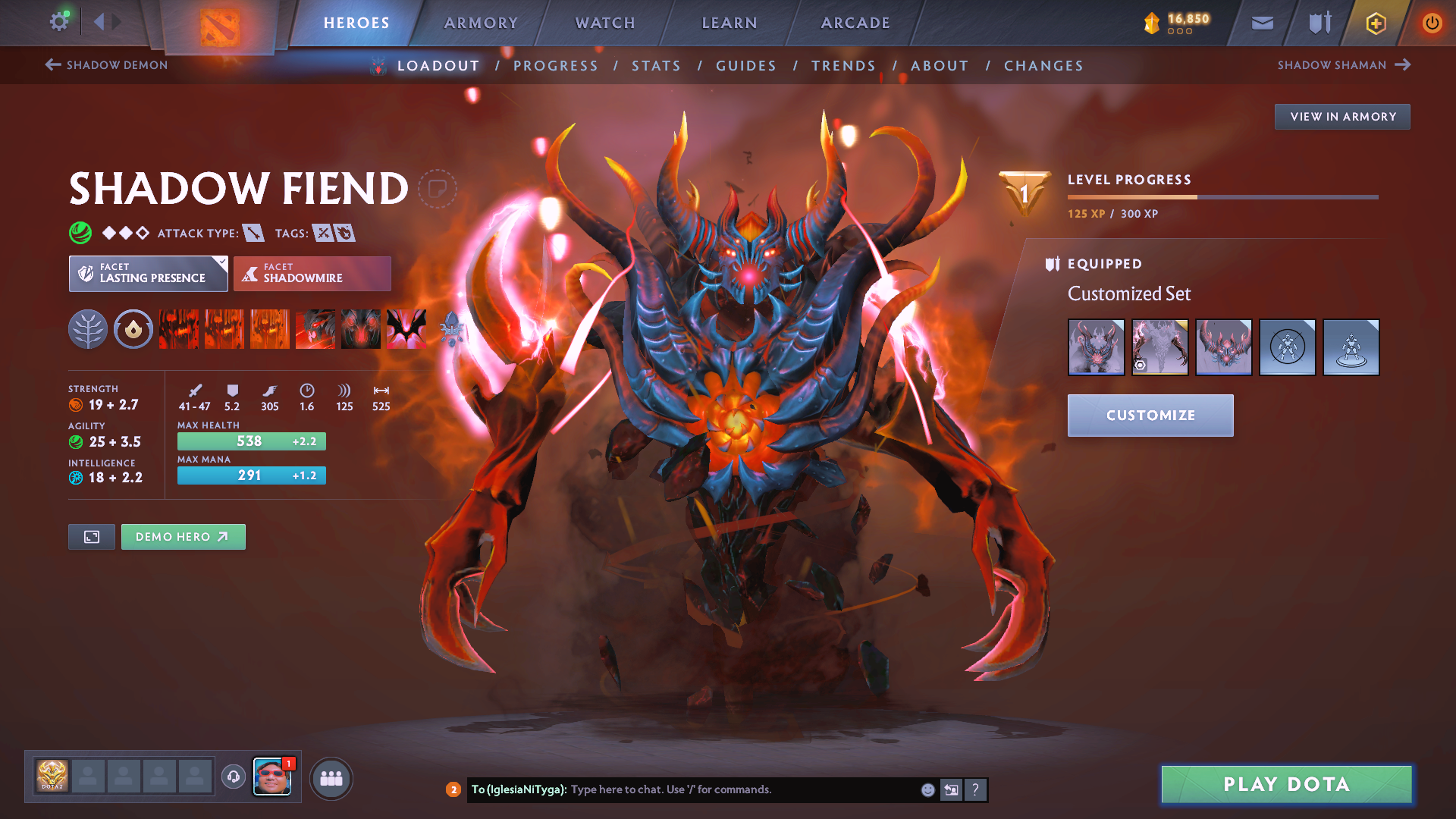
Task: Select the Shadowmire facet
Action: tap(312, 274)
